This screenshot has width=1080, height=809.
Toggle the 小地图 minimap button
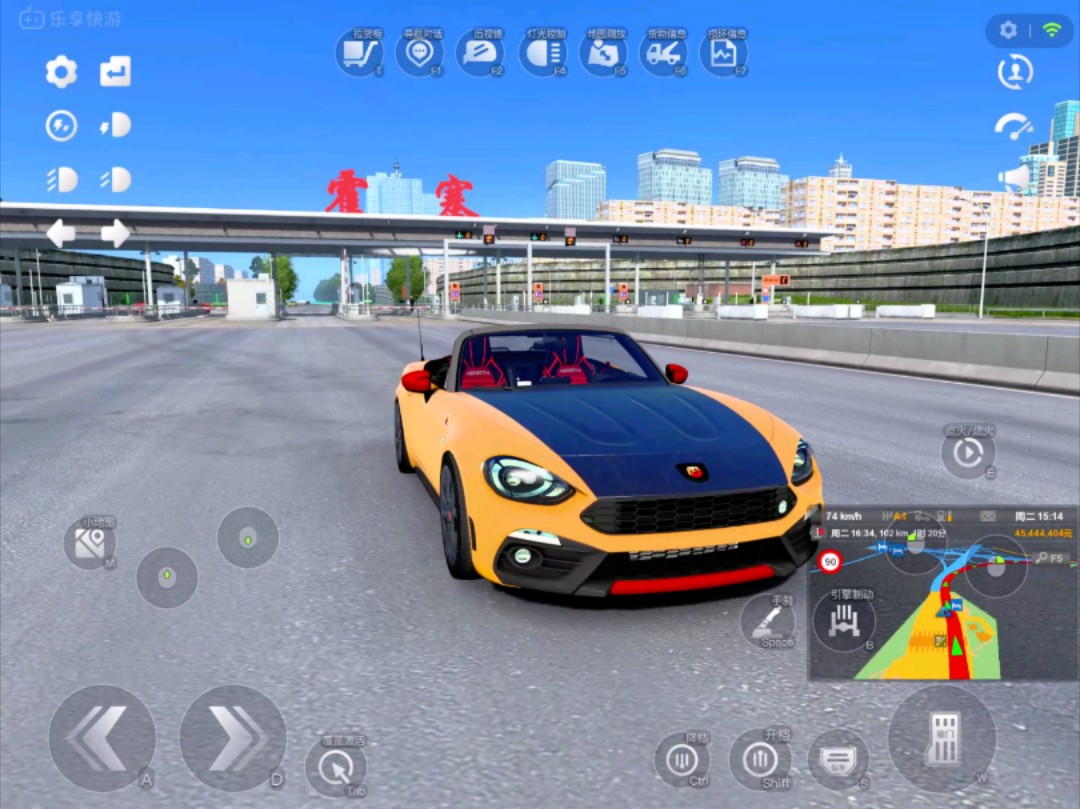pos(90,543)
